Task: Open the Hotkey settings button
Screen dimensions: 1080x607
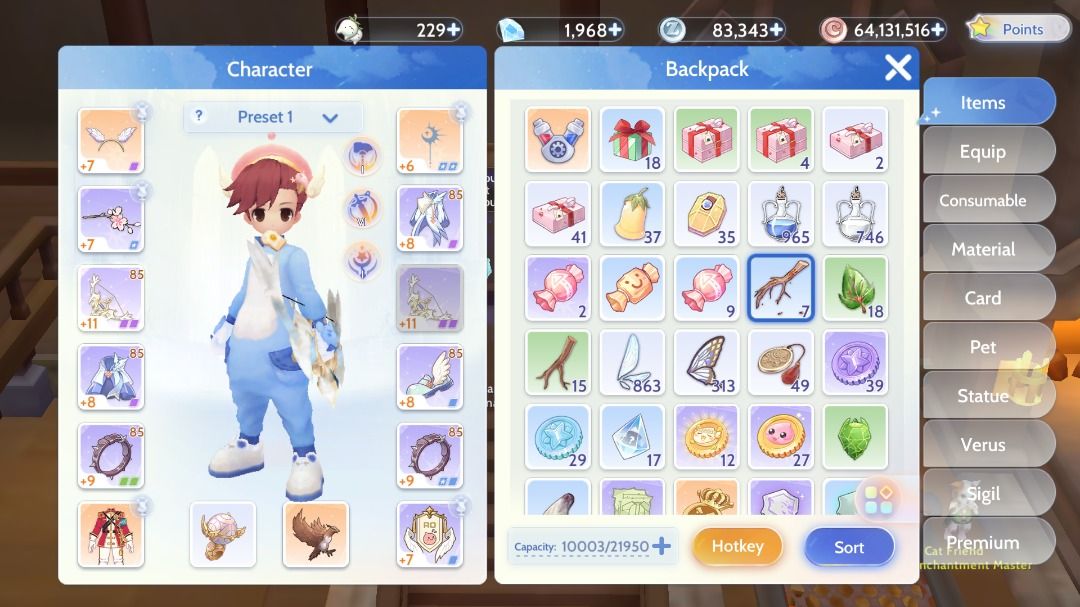Action: coord(737,547)
